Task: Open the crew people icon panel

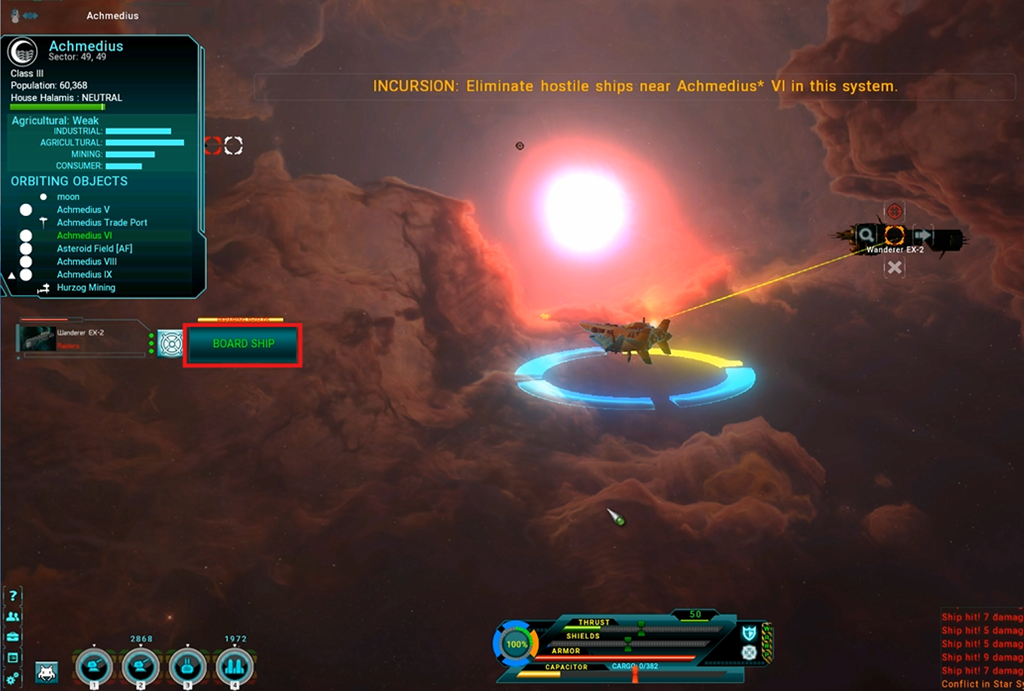Action: [13, 617]
